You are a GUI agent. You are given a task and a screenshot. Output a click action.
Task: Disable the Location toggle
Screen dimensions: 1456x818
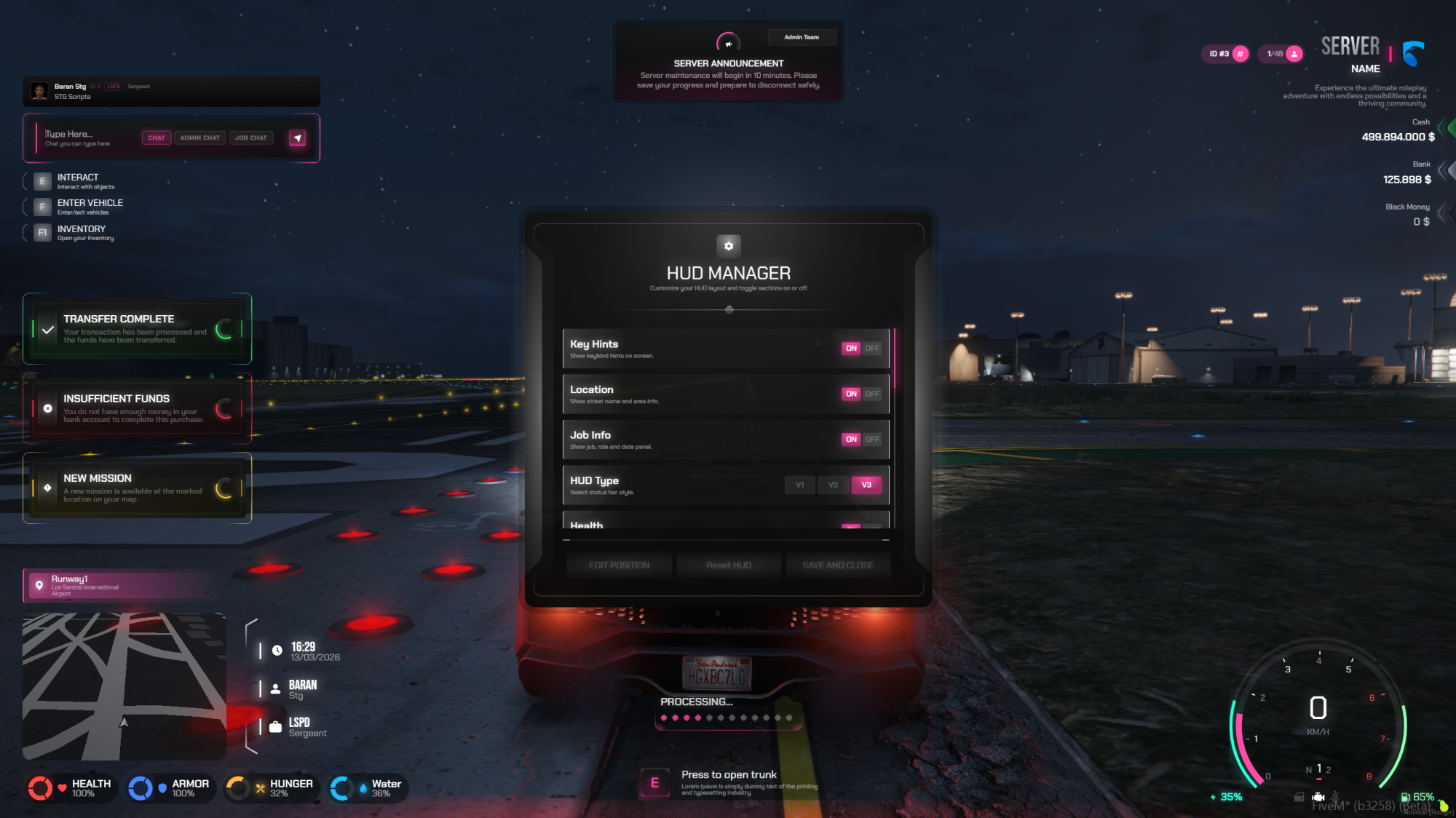[x=871, y=393]
